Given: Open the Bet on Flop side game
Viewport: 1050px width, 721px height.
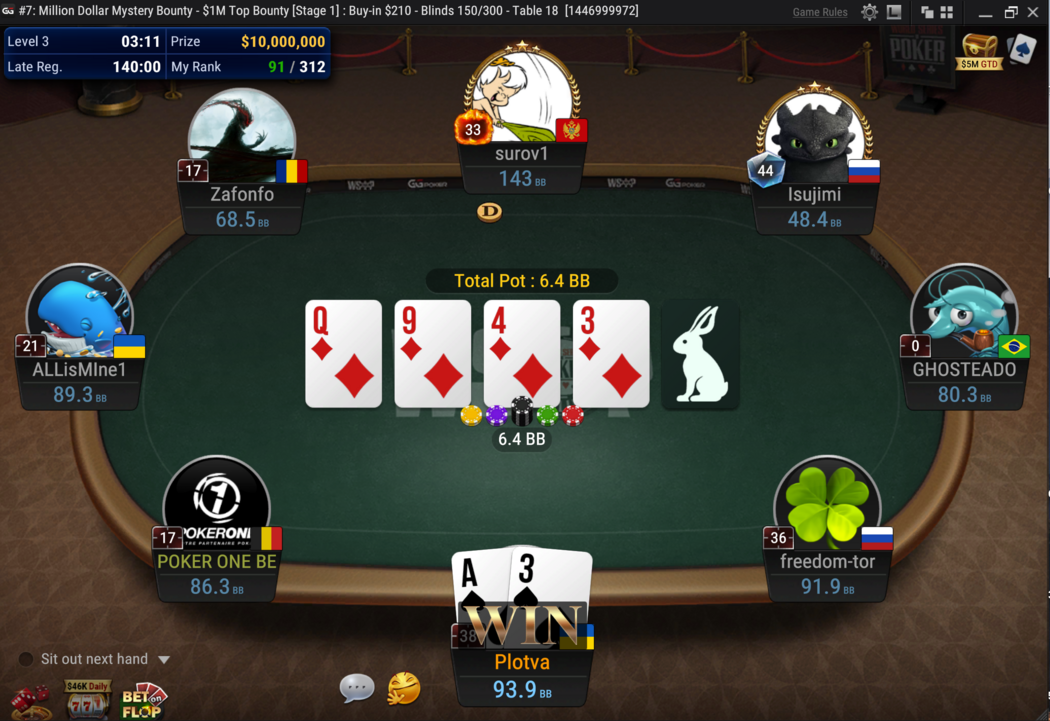Looking at the screenshot, I should (143, 699).
